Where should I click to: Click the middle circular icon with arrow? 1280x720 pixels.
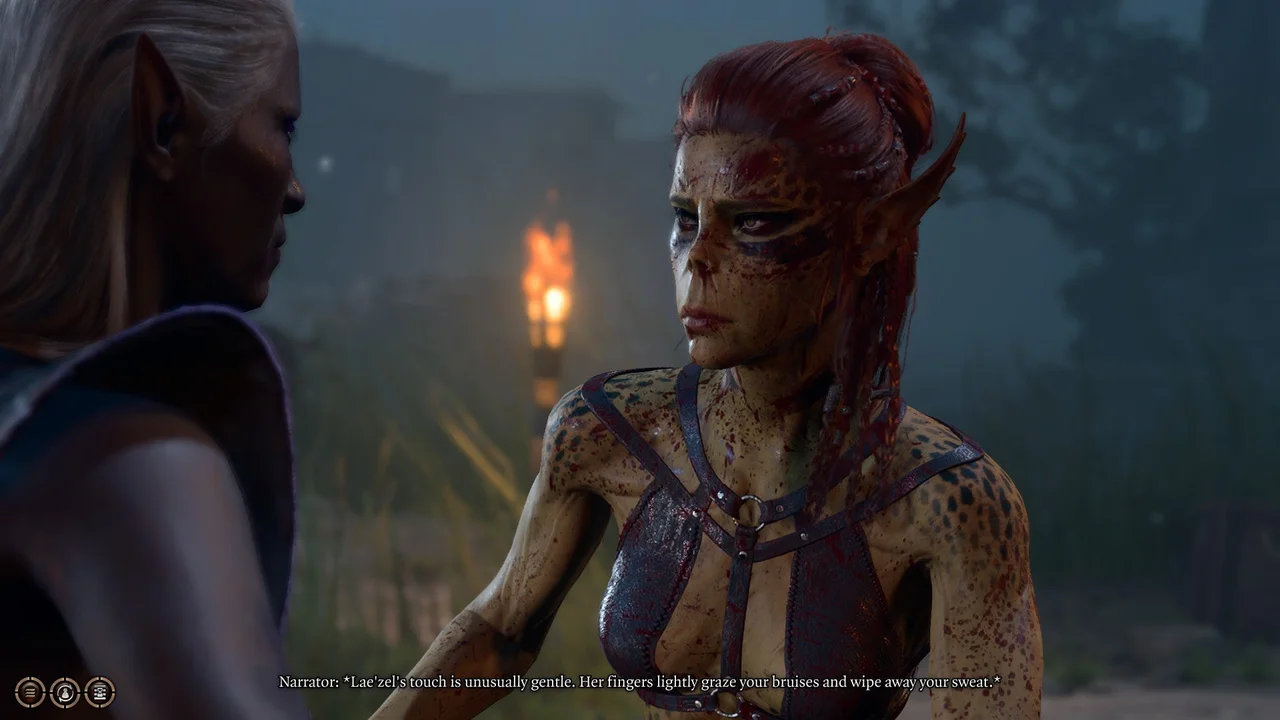(64, 692)
